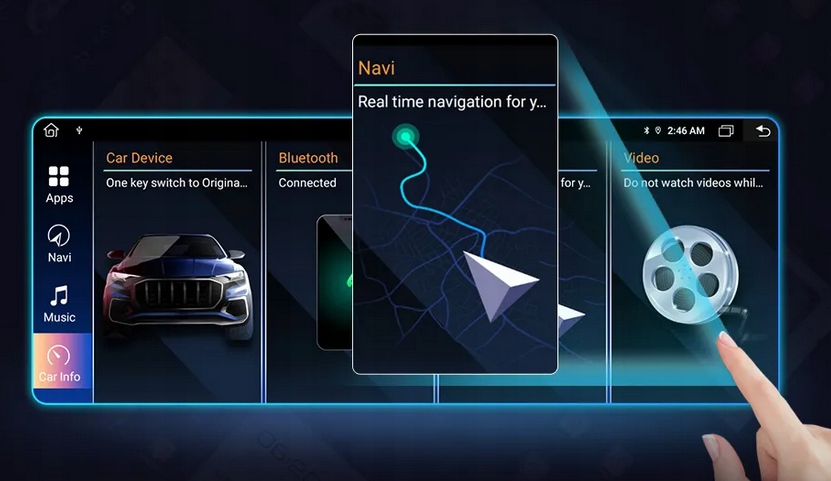Select the Bluetooth Connected card

[308, 270]
